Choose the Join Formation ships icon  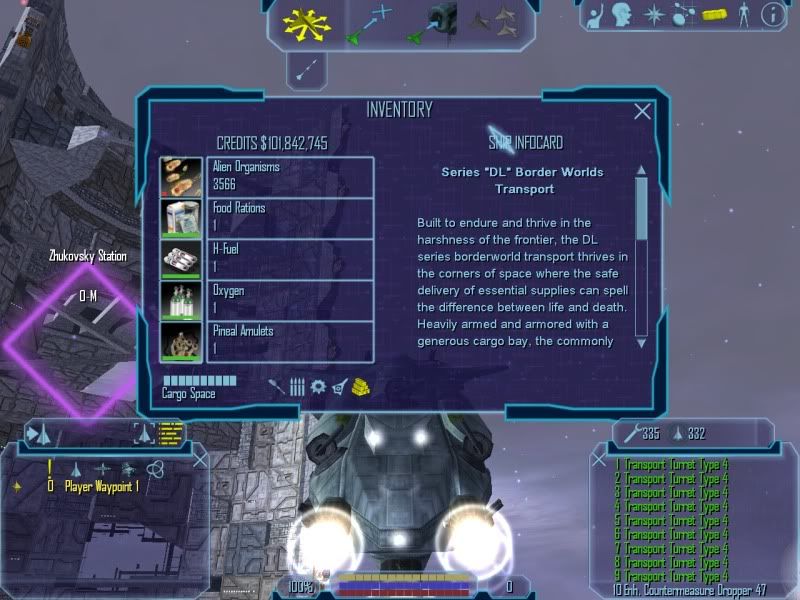(493, 22)
